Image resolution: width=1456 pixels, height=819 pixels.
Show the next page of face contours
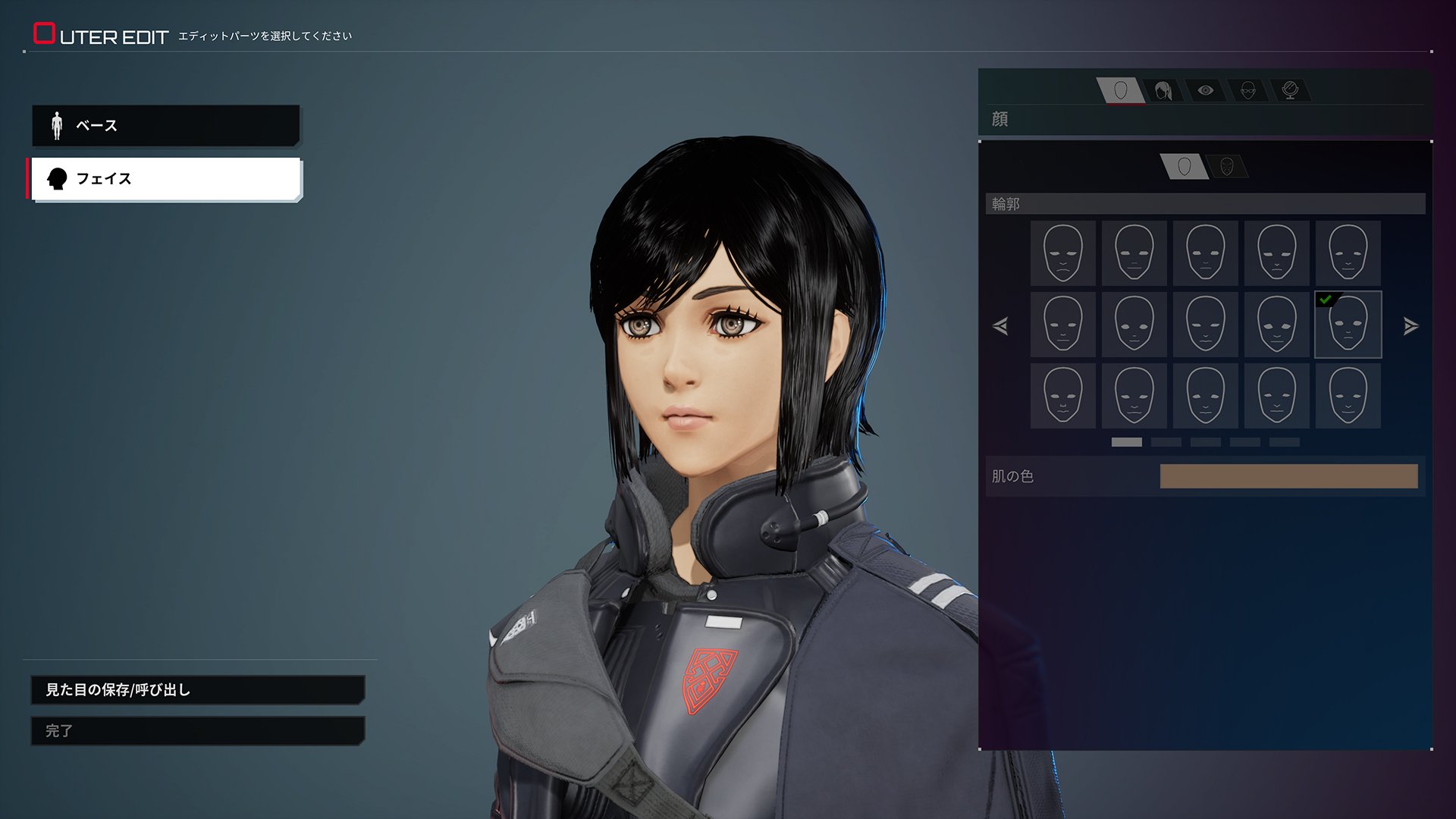(1410, 326)
